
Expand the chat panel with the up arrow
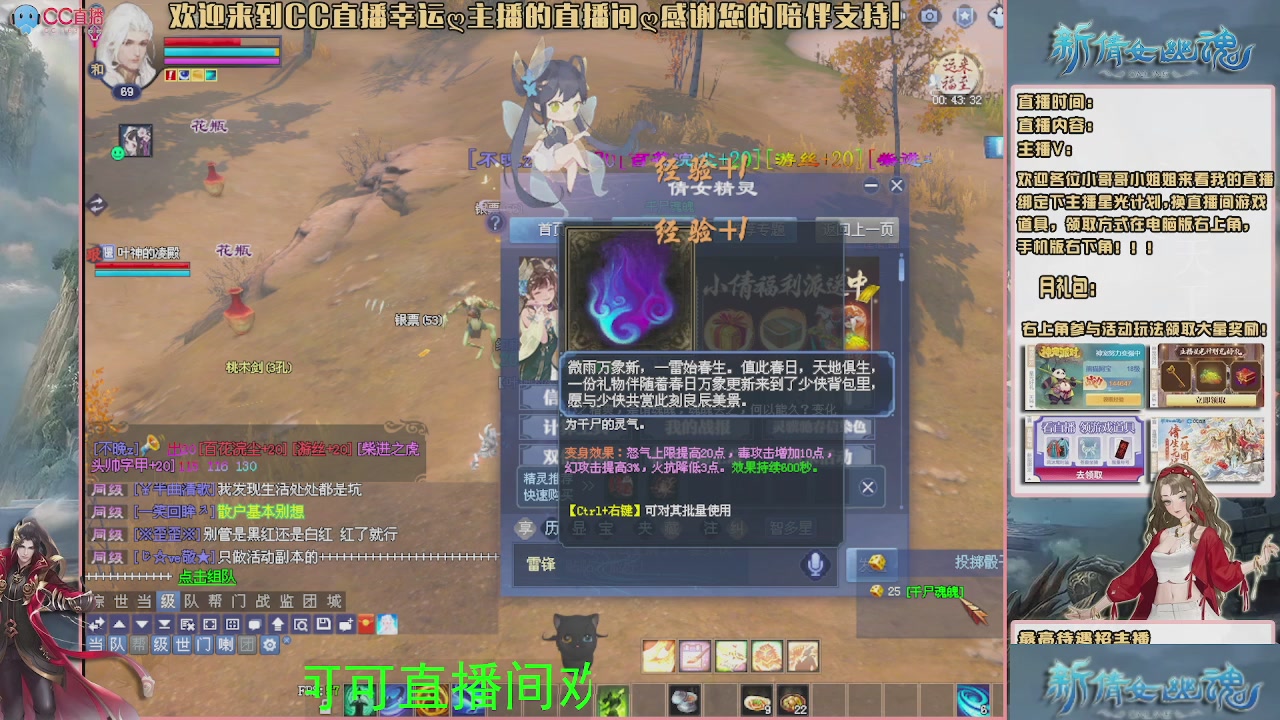click(x=117, y=624)
